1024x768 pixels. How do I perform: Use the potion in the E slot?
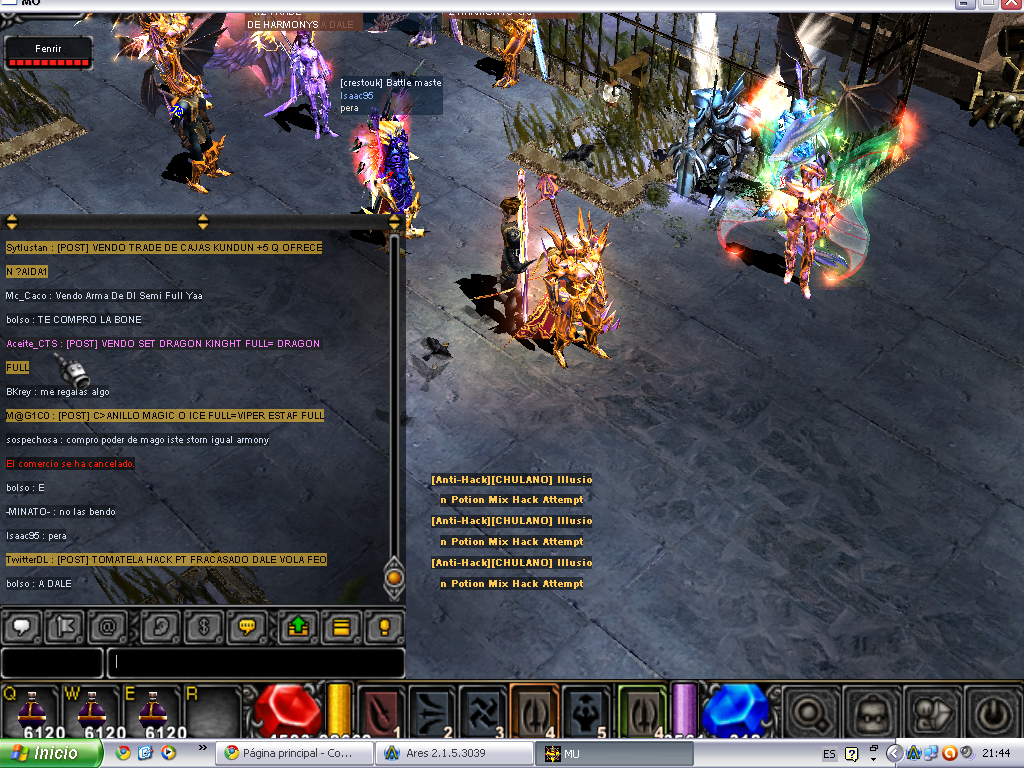coord(152,713)
